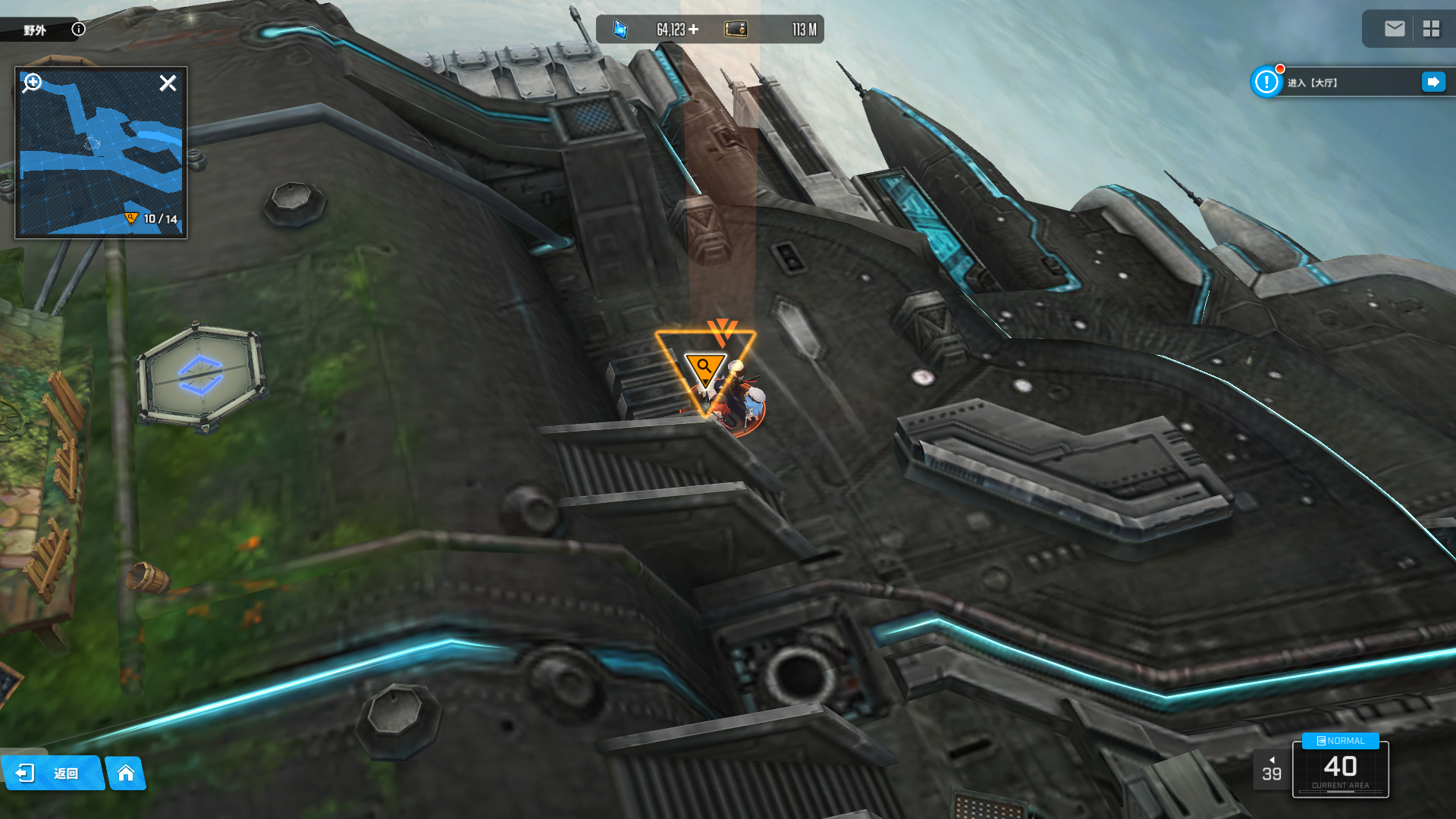Go back to area 39
The image size is (1456, 819).
[1272, 770]
